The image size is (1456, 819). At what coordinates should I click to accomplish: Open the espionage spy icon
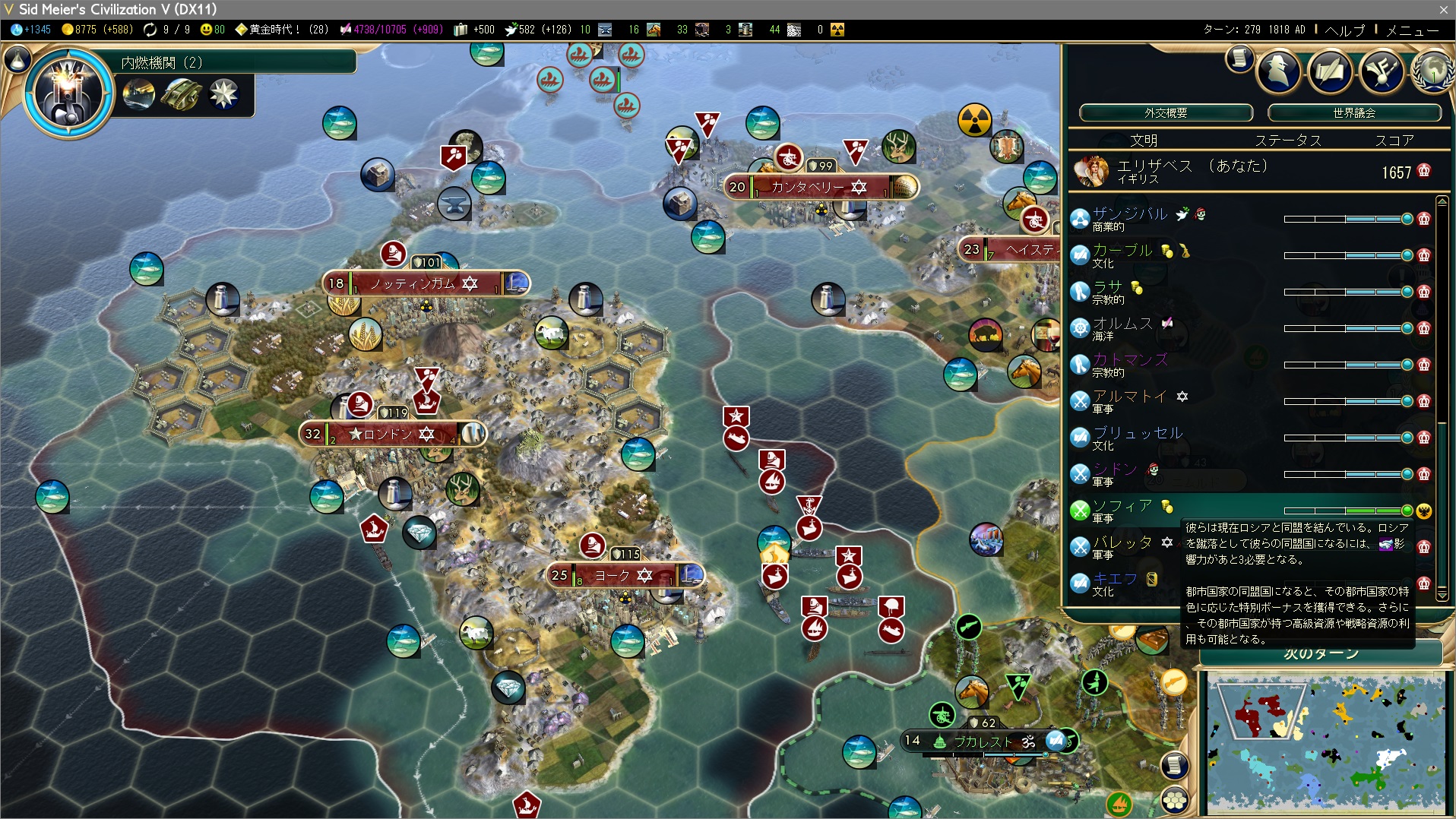click(1279, 71)
